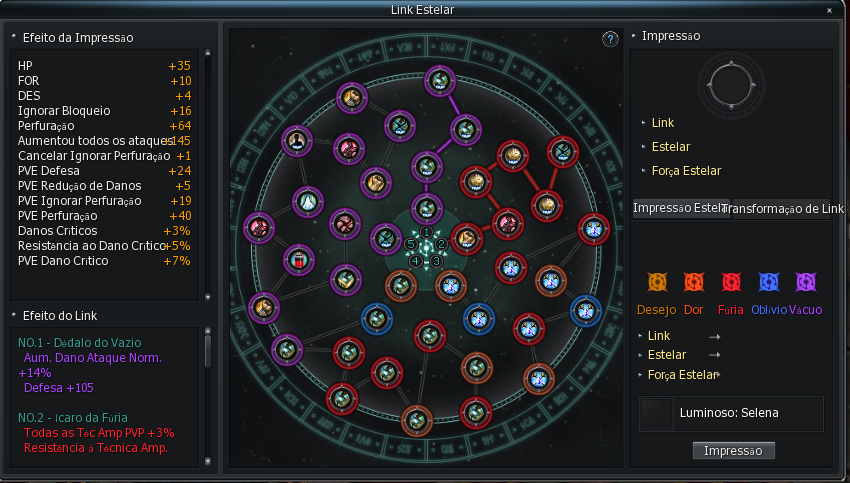Select link number 4 in the center

[416, 261]
